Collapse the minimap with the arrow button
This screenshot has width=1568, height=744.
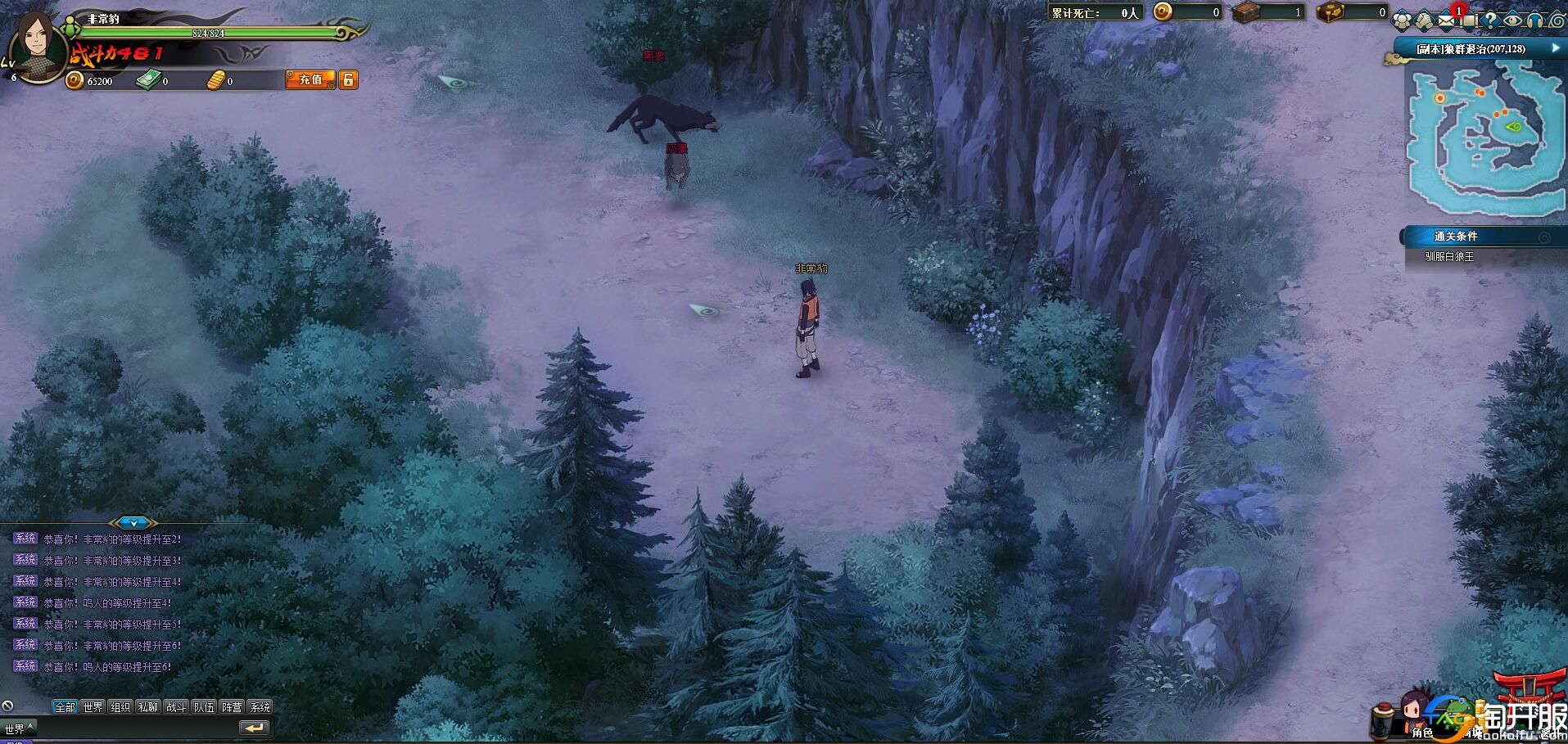(1555, 48)
